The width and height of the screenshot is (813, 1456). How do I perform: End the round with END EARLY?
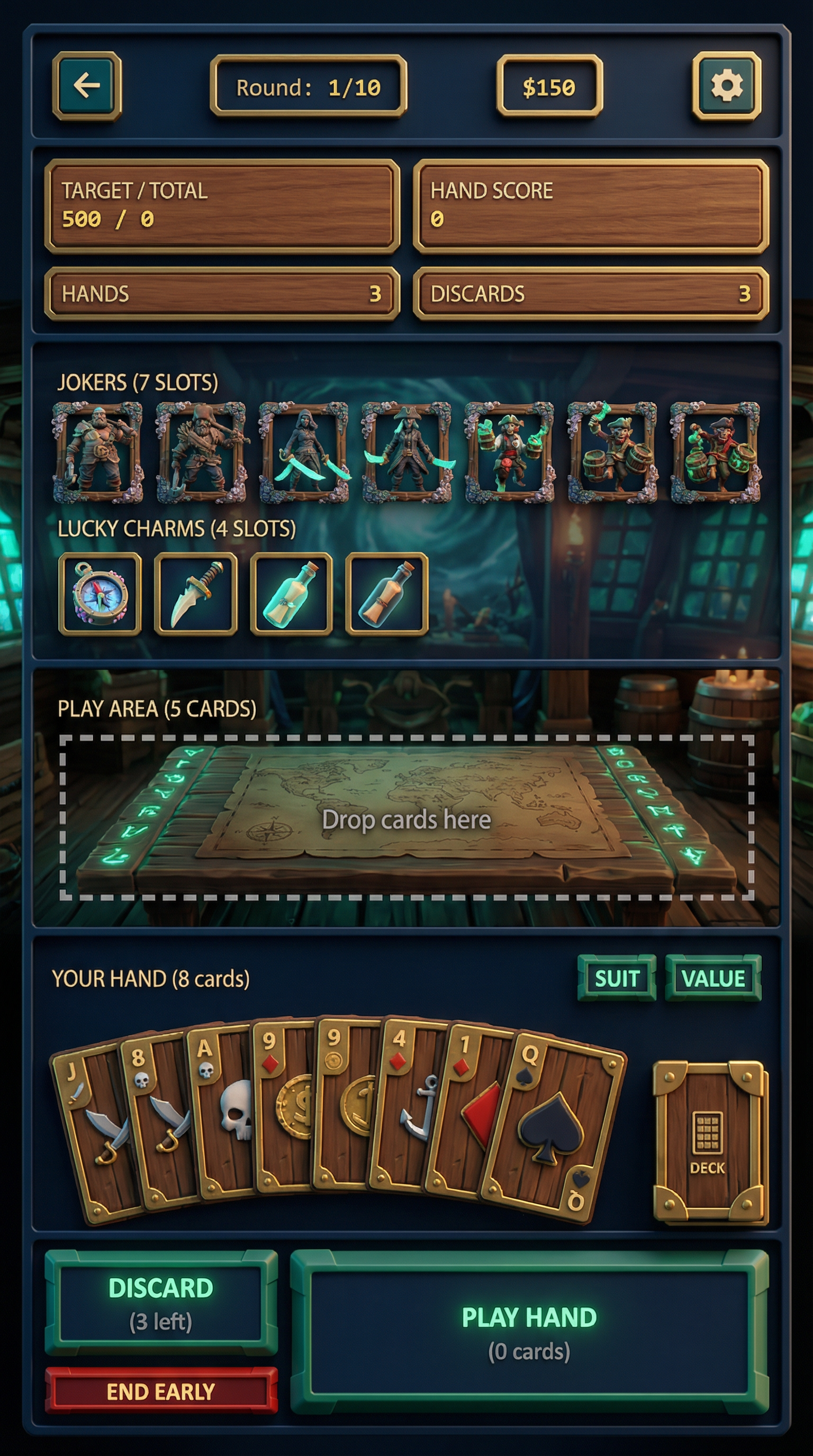(161, 1391)
